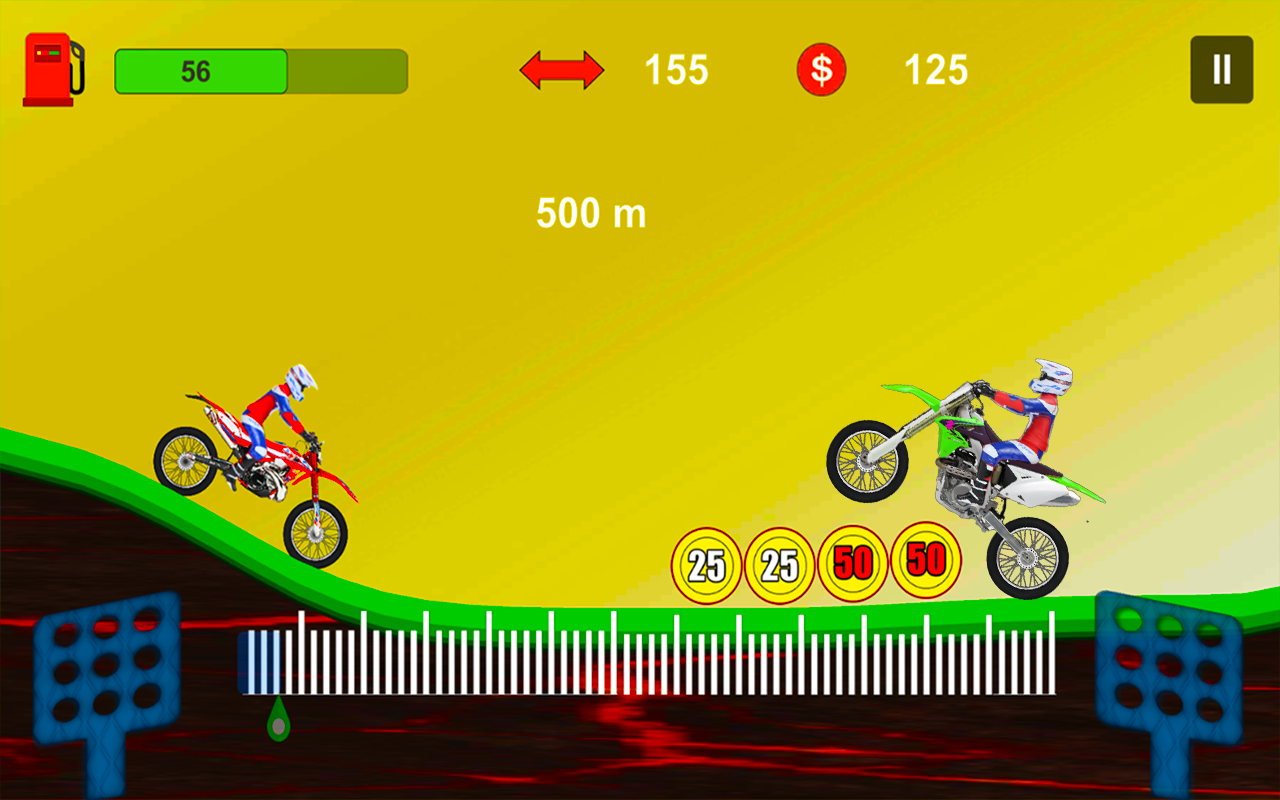The image size is (1280, 800).
Task: Tap the rightmost 50 coin
Action: 928,560
